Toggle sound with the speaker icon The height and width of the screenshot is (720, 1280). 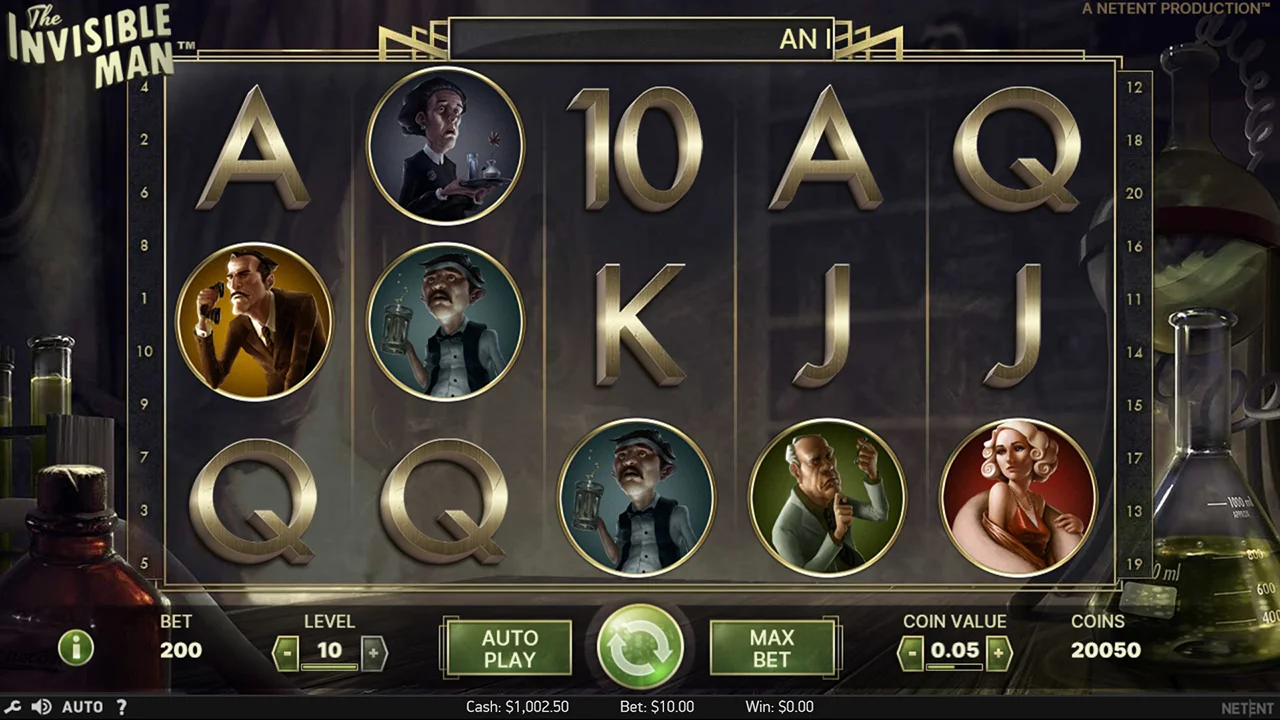coord(41,707)
